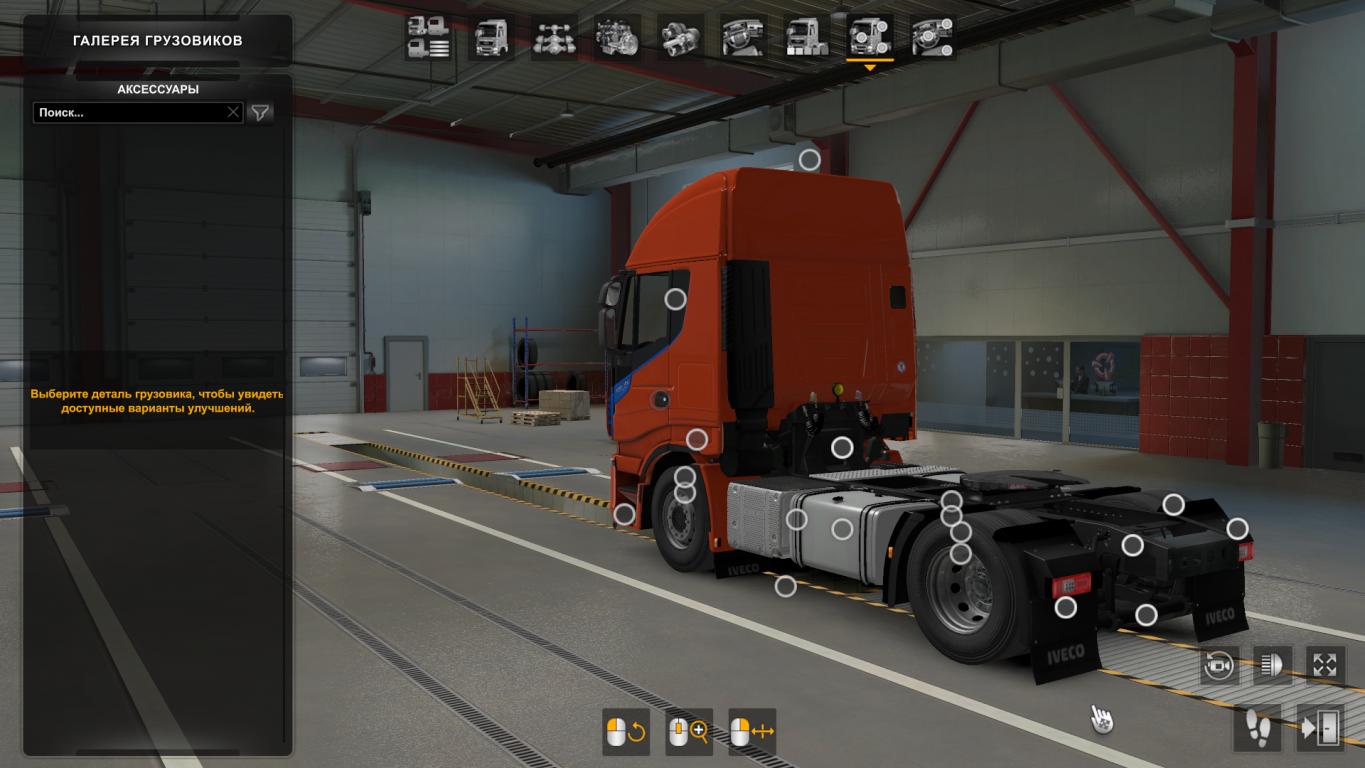Image resolution: width=1365 pixels, height=768 pixels.
Task: Open the cabin interior accessories tab
Action: click(932, 38)
